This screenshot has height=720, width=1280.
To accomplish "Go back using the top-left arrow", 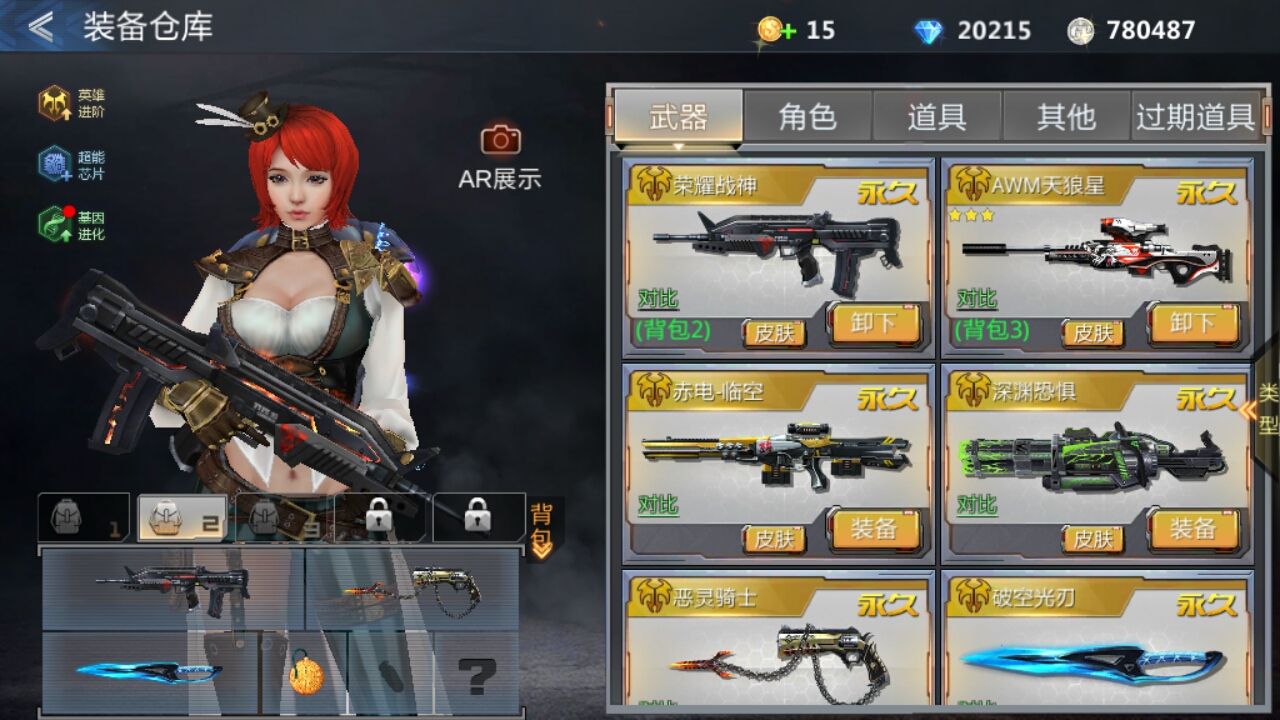I will (x=40, y=27).
